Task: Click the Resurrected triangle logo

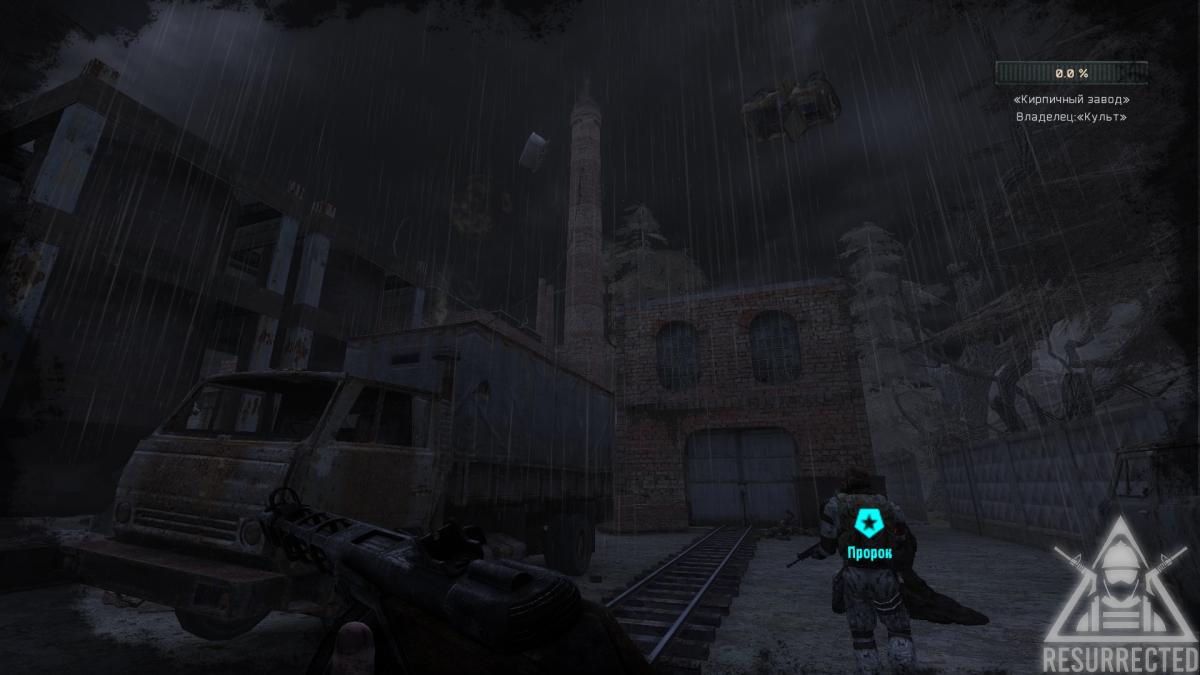Action: coord(1119,595)
